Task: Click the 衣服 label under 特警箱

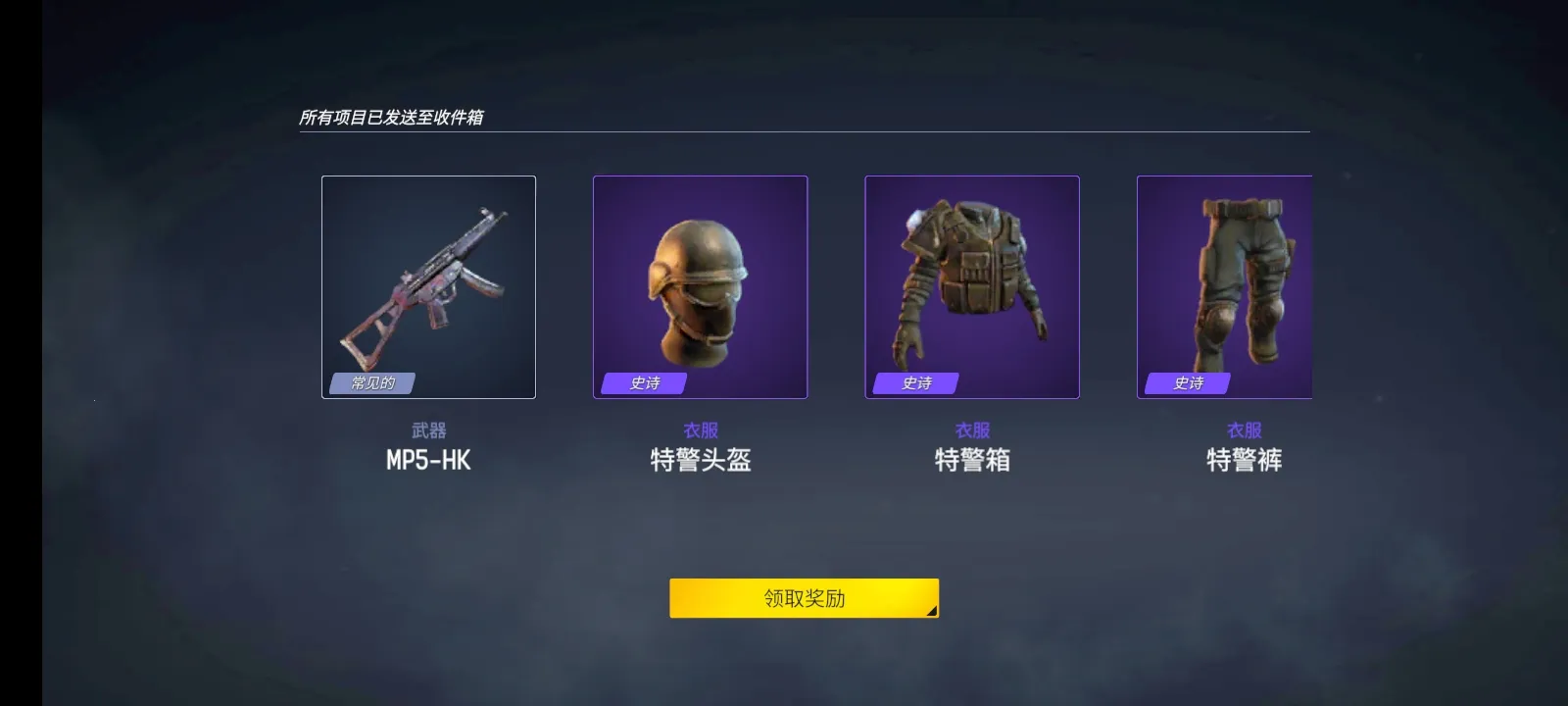Action: 969,429
